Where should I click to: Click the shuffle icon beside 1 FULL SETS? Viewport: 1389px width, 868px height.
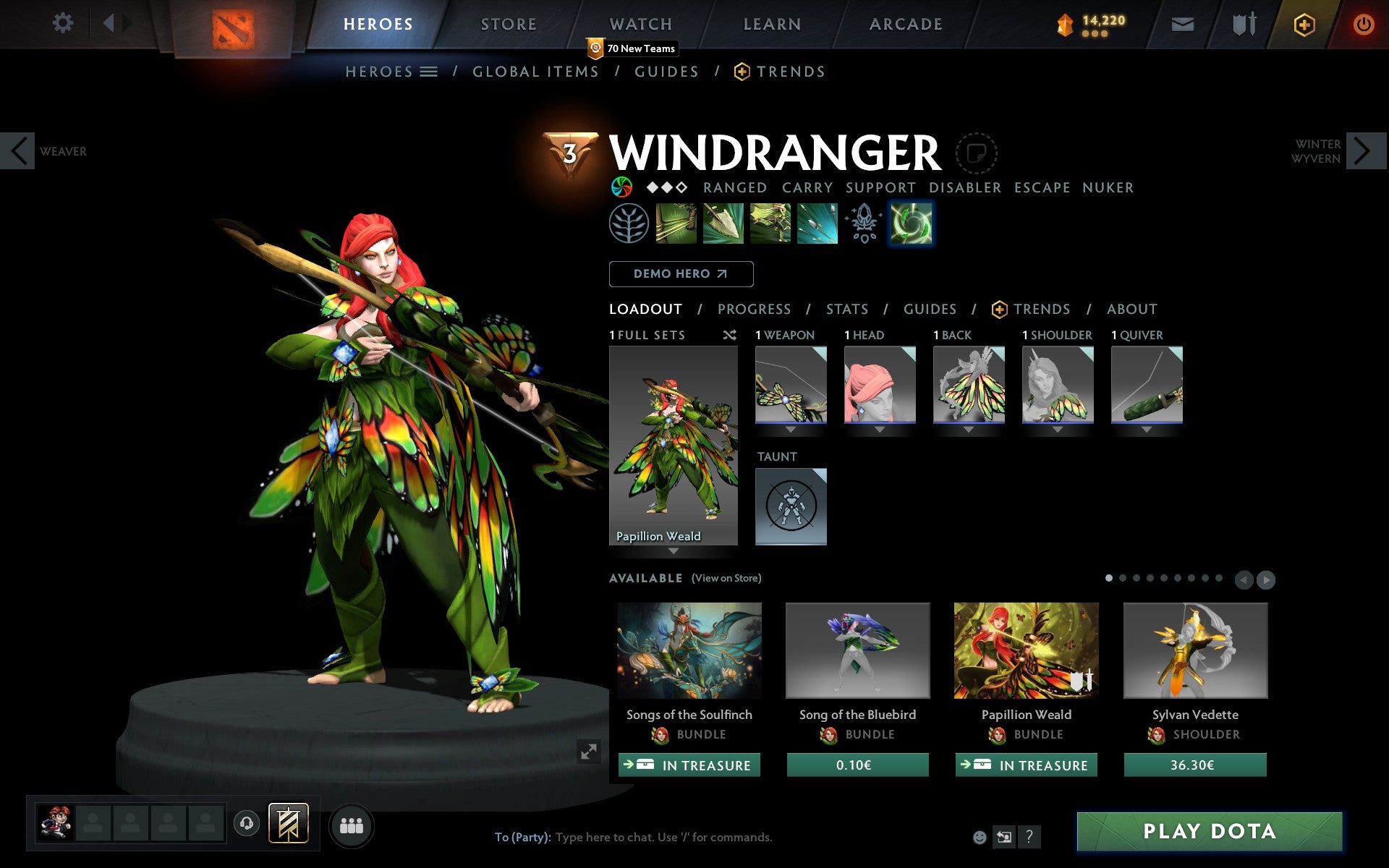[x=729, y=335]
